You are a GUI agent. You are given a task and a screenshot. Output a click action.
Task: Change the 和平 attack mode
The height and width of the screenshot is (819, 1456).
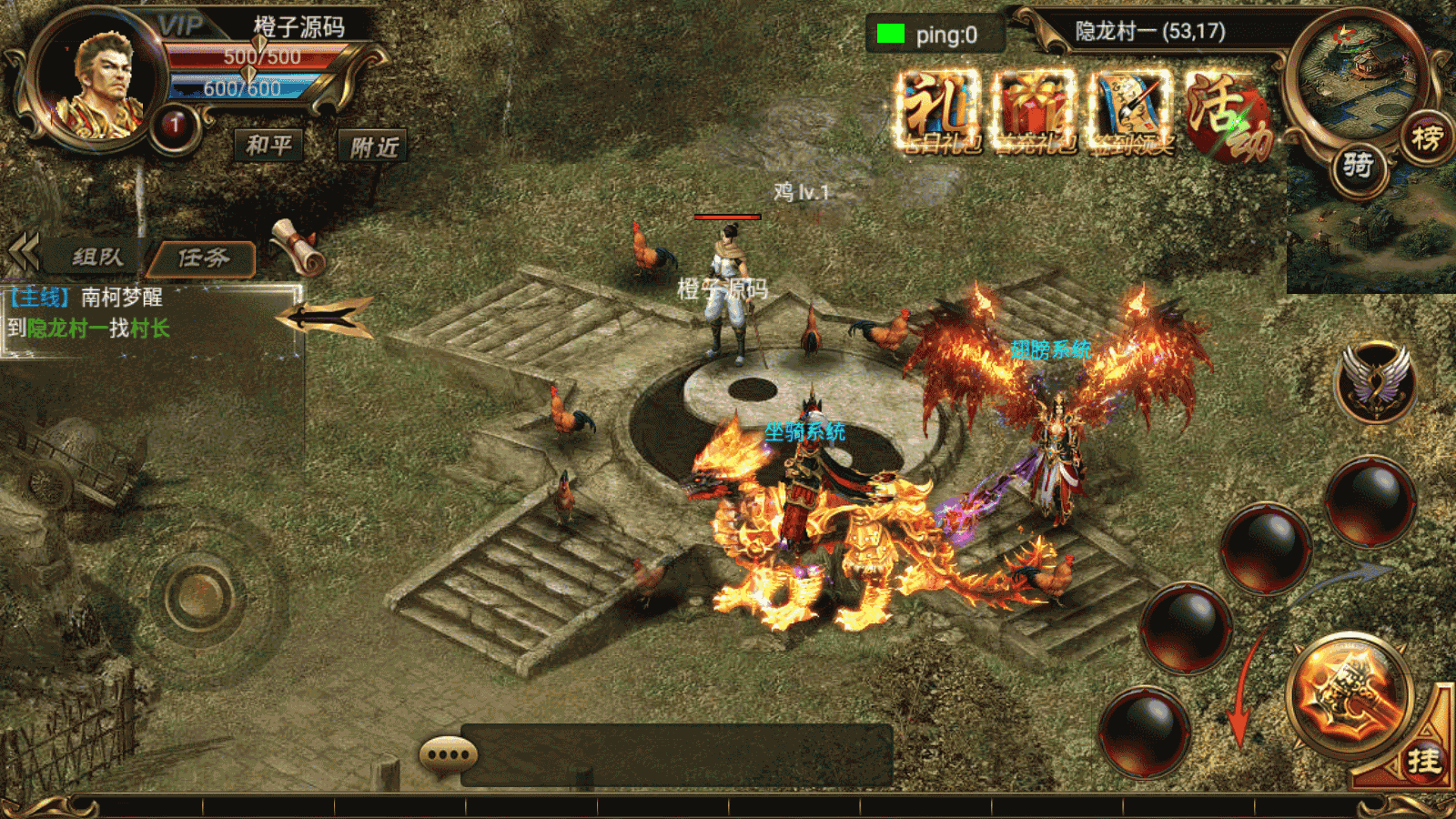pos(268,146)
